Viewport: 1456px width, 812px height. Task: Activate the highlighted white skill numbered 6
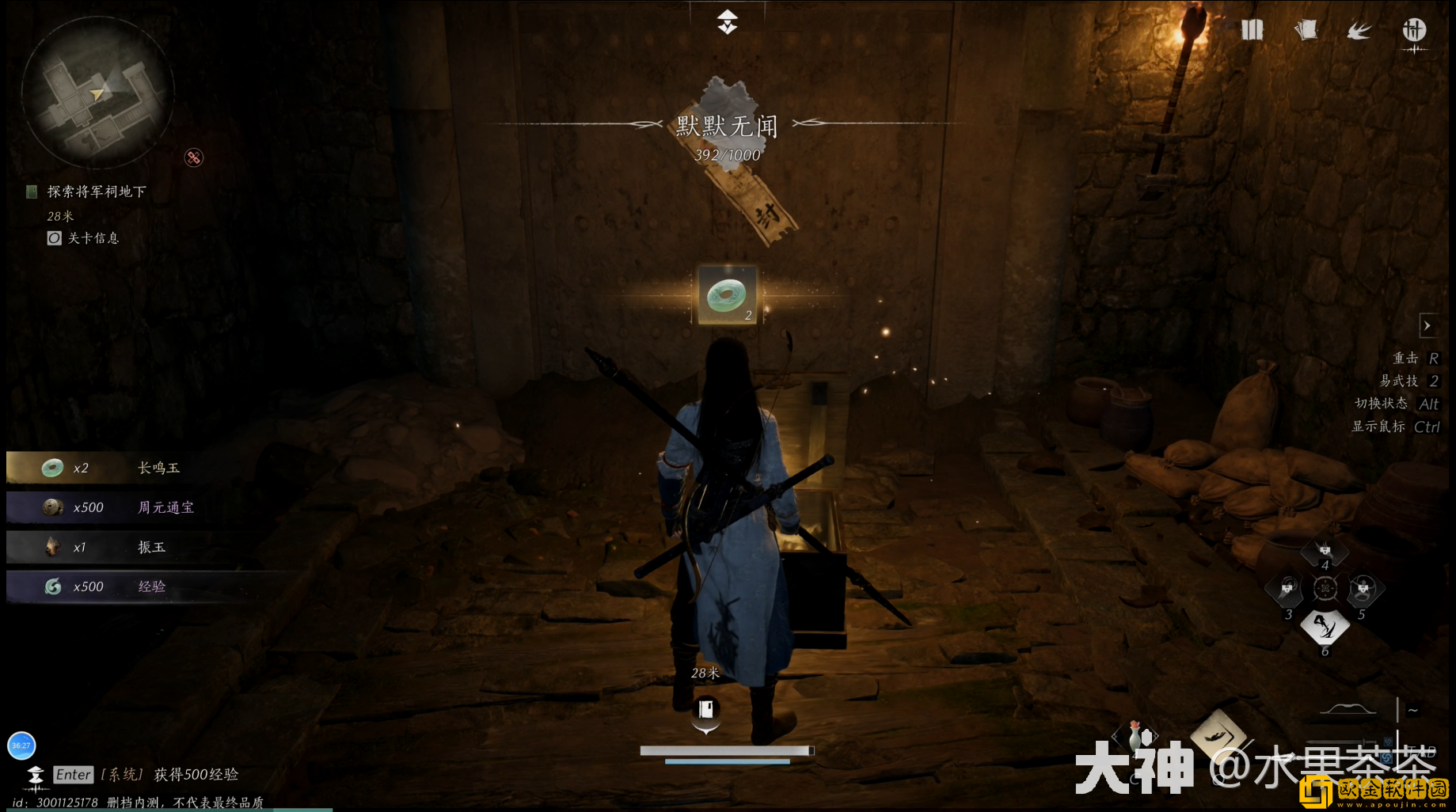click(1325, 627)
